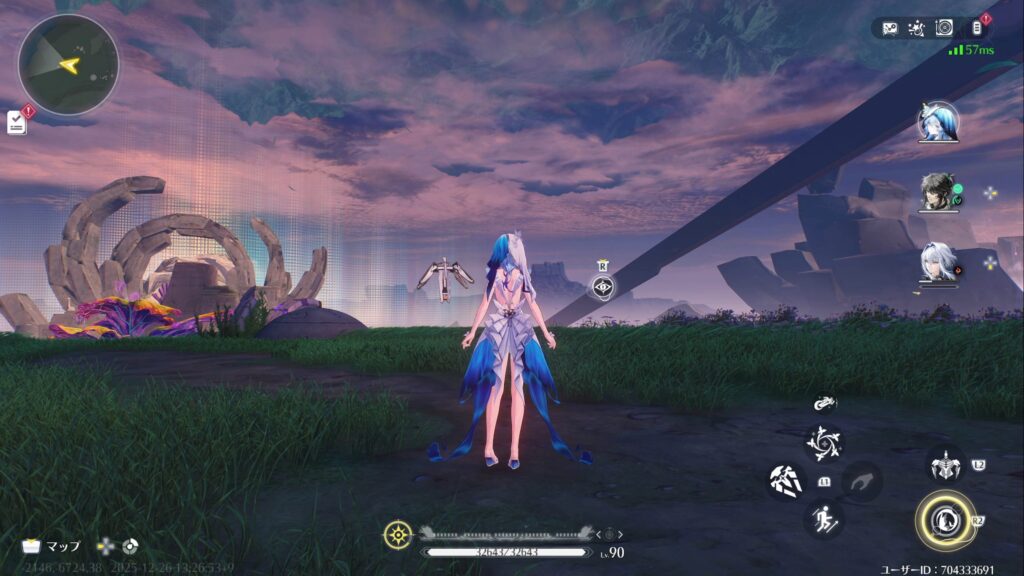Activate the motorcycle mount icon
The height and width of the screenshot is (576, 1024).
(x=825, y=405)
